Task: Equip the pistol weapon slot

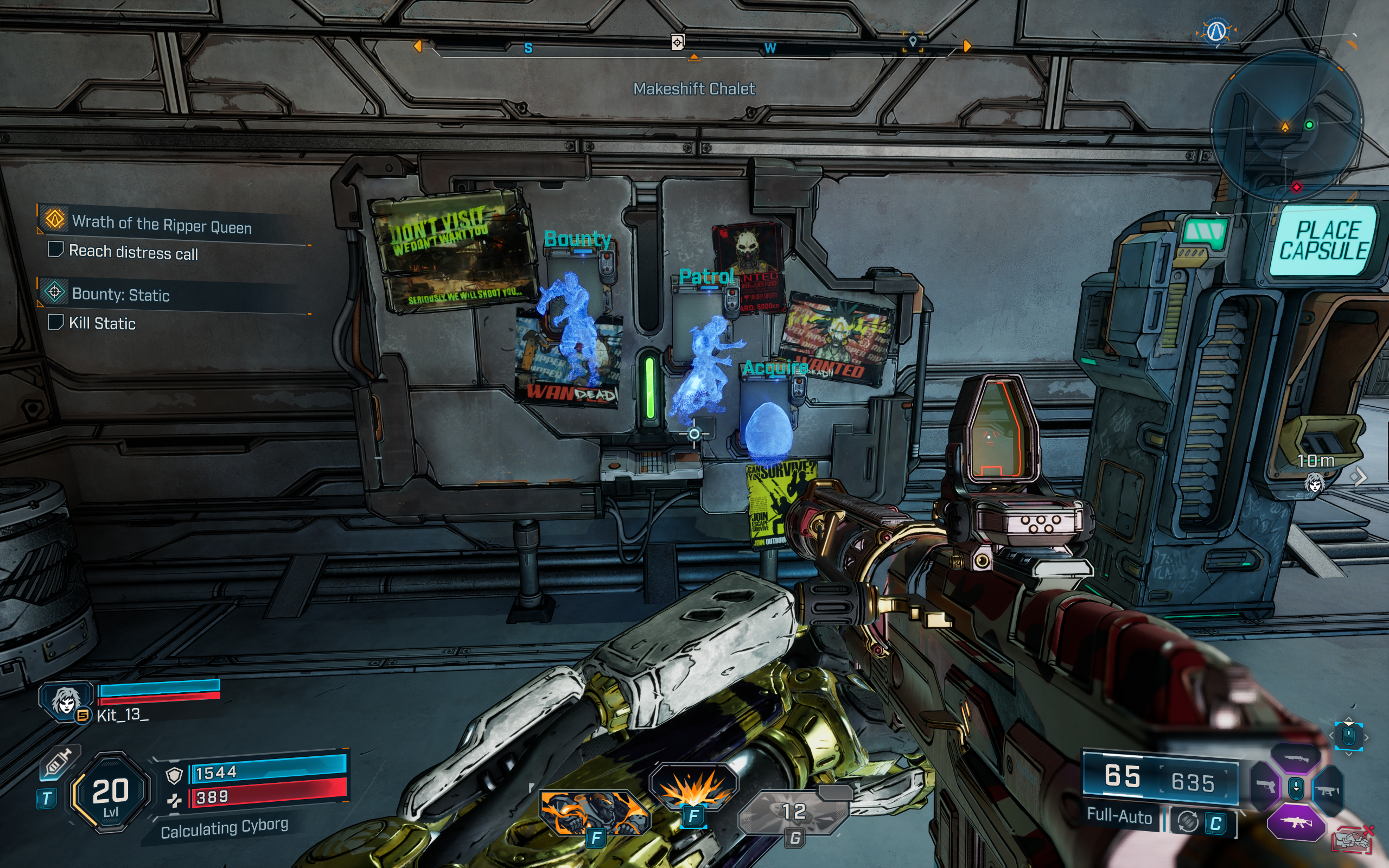Action: [x=1265, y=787]
